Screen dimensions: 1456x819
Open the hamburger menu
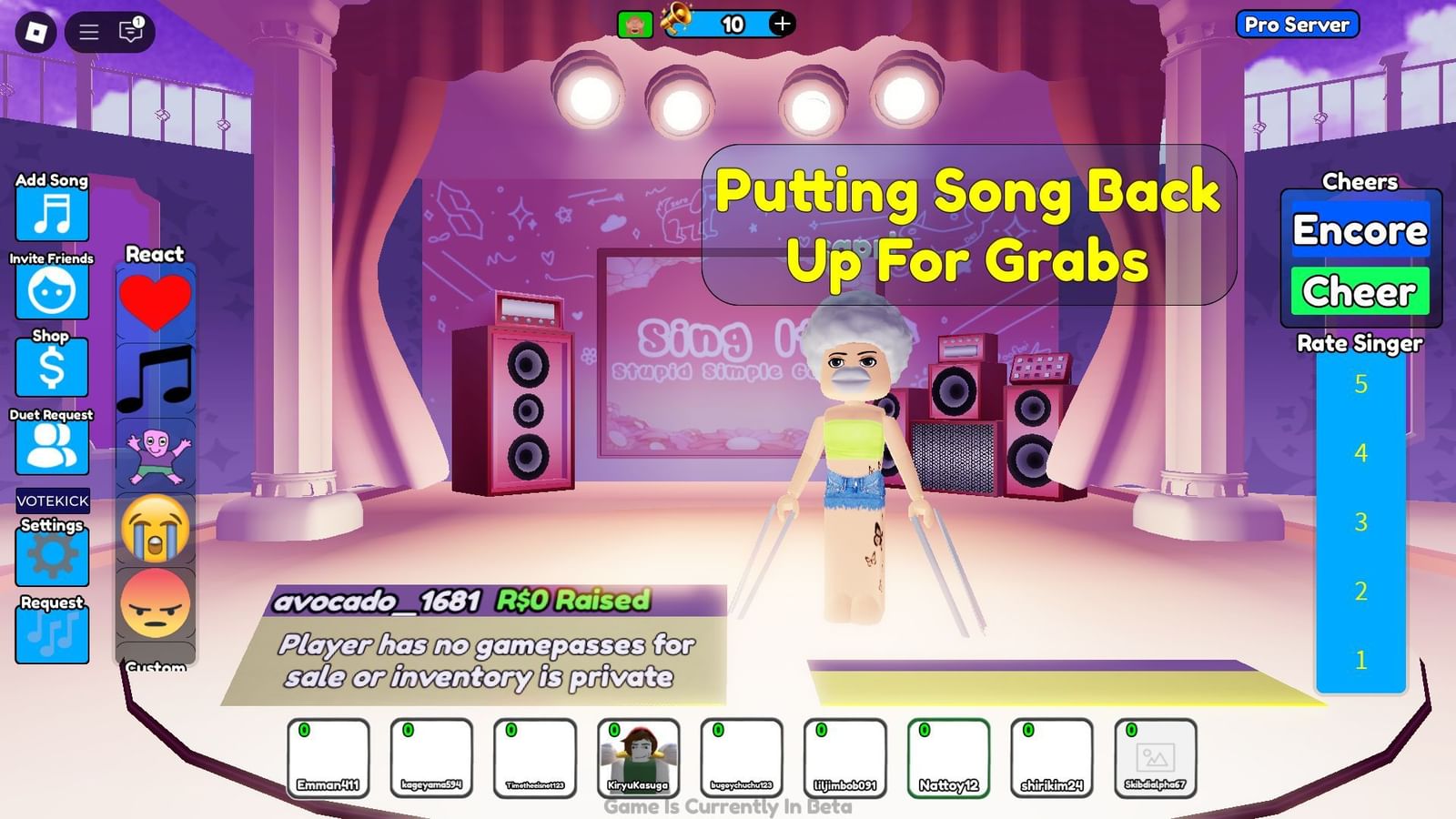(x=88, y=30)
